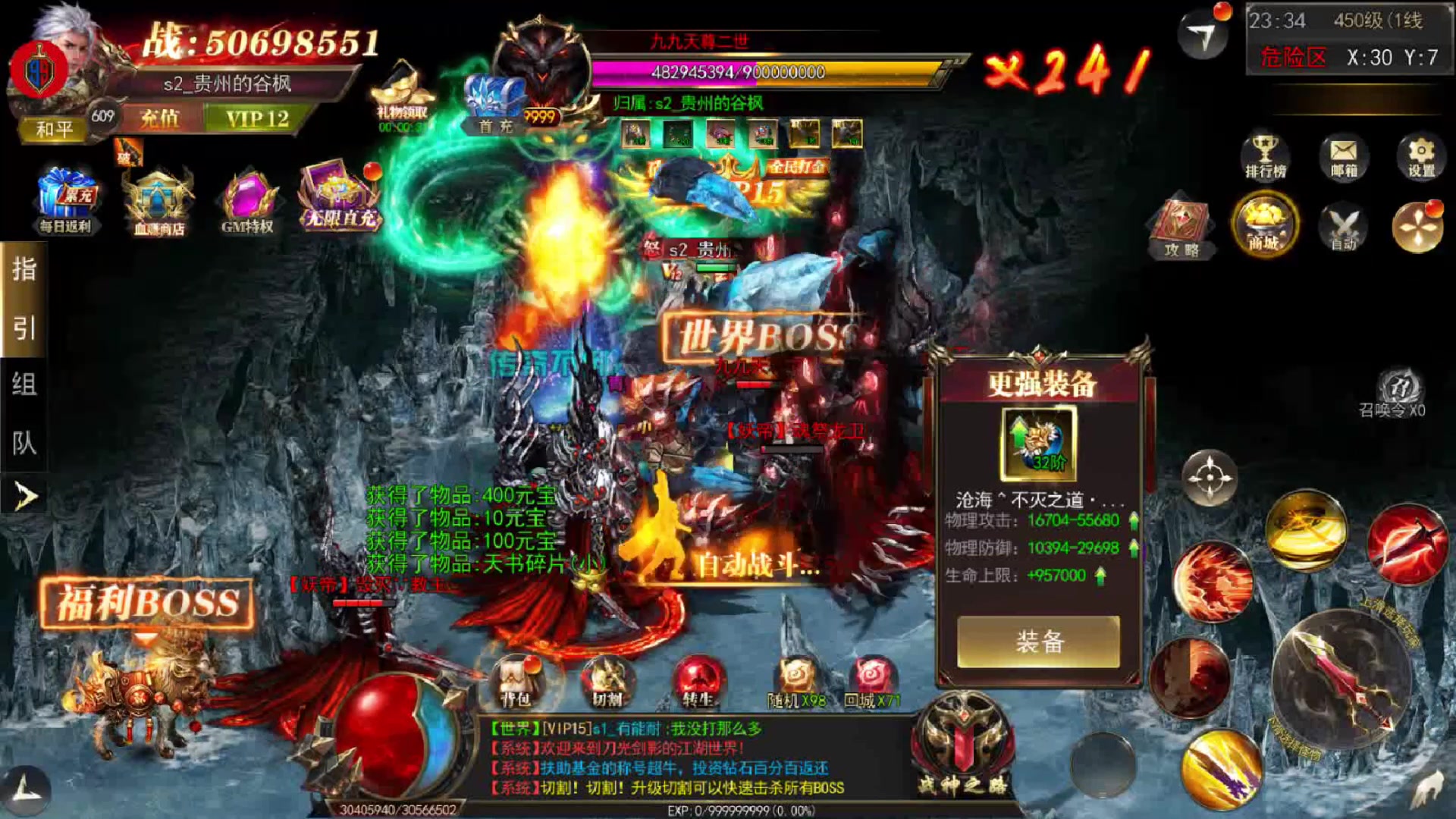Open the 切割 cutting menu
This screenshot has width=1456, height=819.
click(x=607, y=682)
